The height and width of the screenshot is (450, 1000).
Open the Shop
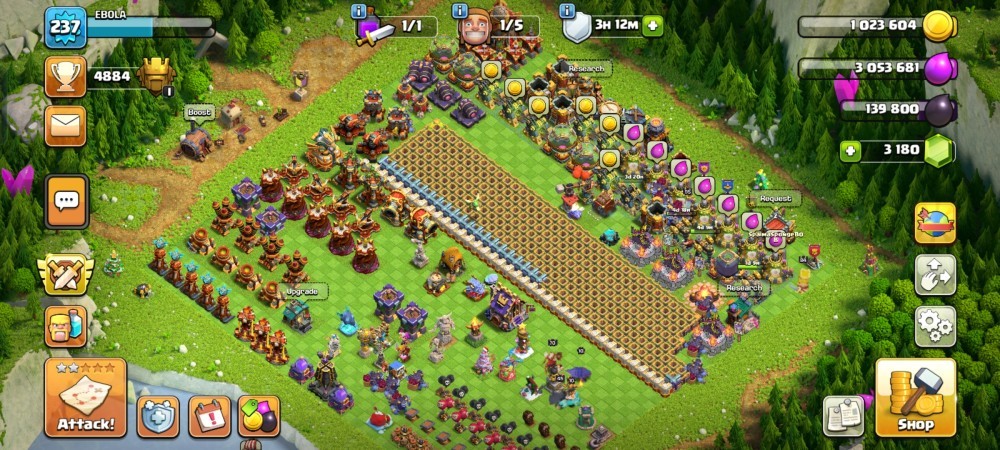pos(915,398)
